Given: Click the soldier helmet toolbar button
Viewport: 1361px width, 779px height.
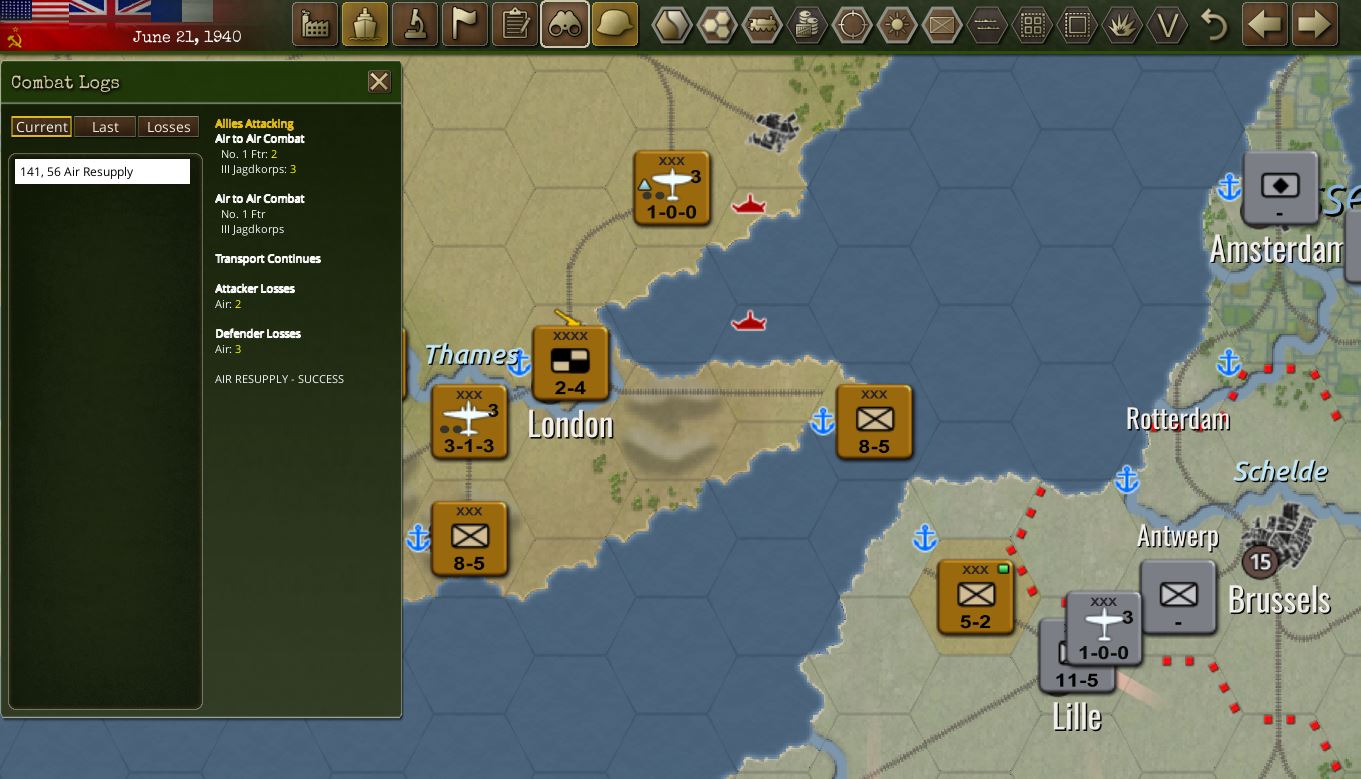Looking at the screenshot, I should click(x=615, y=24).
